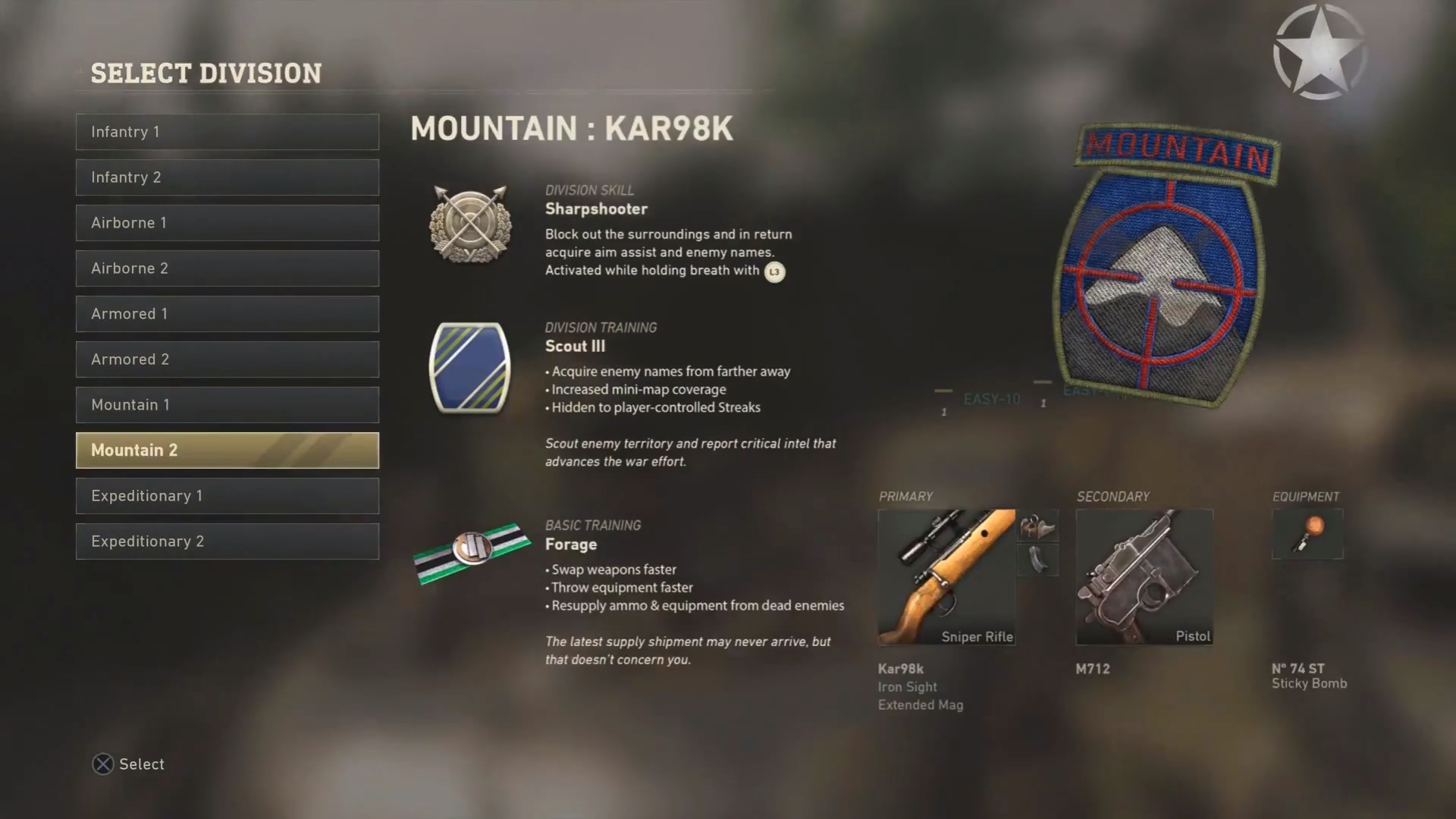The height and width of the screenshot is (819, 1456).
Task: Pick the Mountain 1 division
Action: point(227,405)
